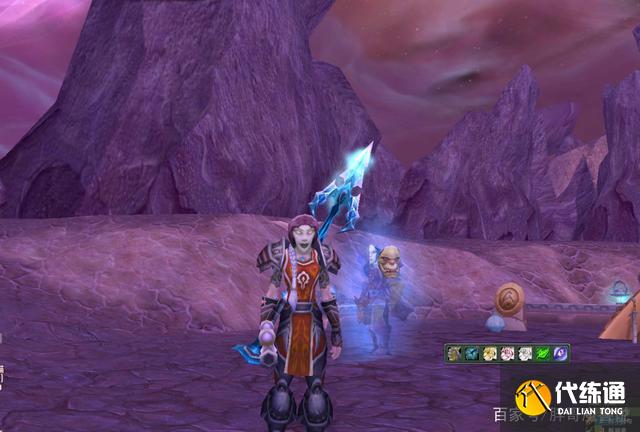Activate the purple swirl orb icon
Image resolution: width=640 pixels, height=432 pixels.
pos(561,353)
